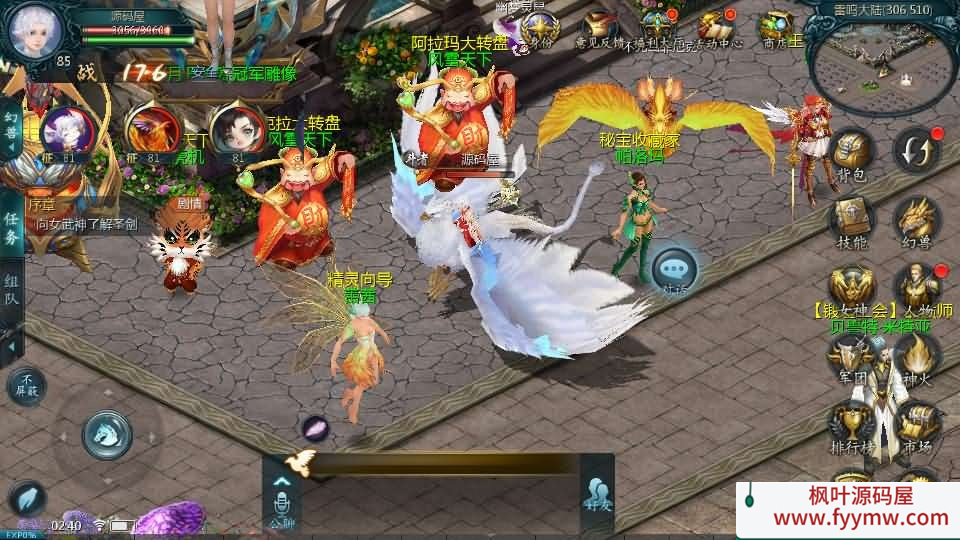
Task: Open the 排行榜 ranking trophy icon
Action: 852,424
